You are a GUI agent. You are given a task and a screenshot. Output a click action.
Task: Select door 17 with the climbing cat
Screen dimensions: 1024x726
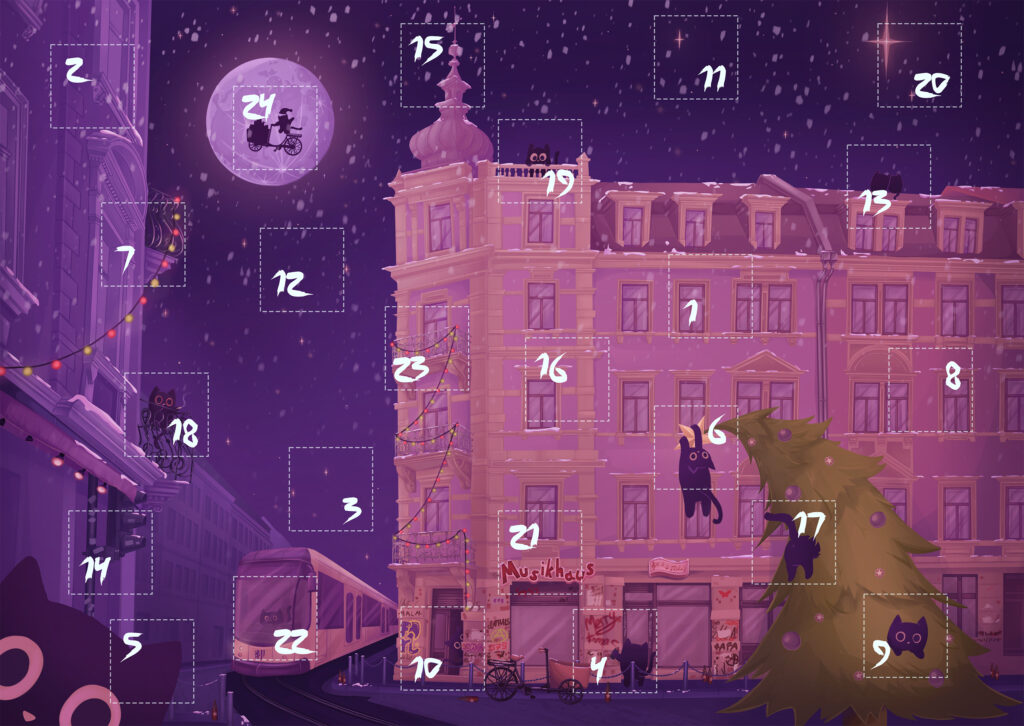794,542
